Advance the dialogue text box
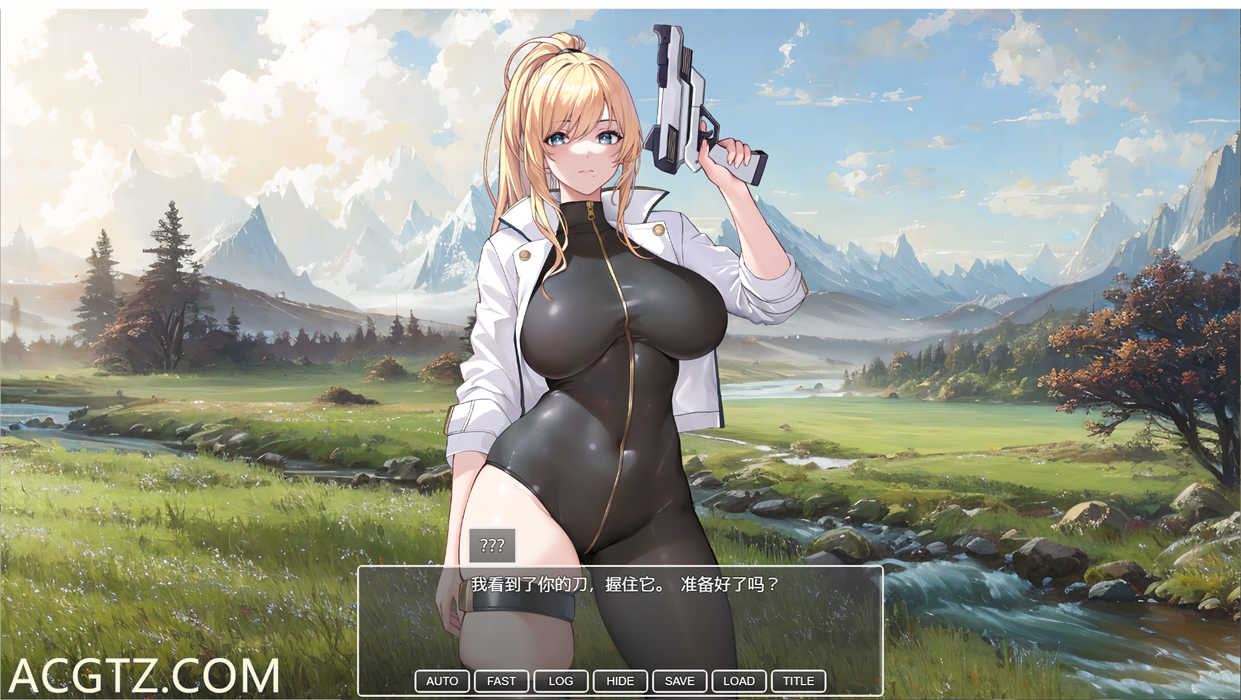 pos(620,620)
